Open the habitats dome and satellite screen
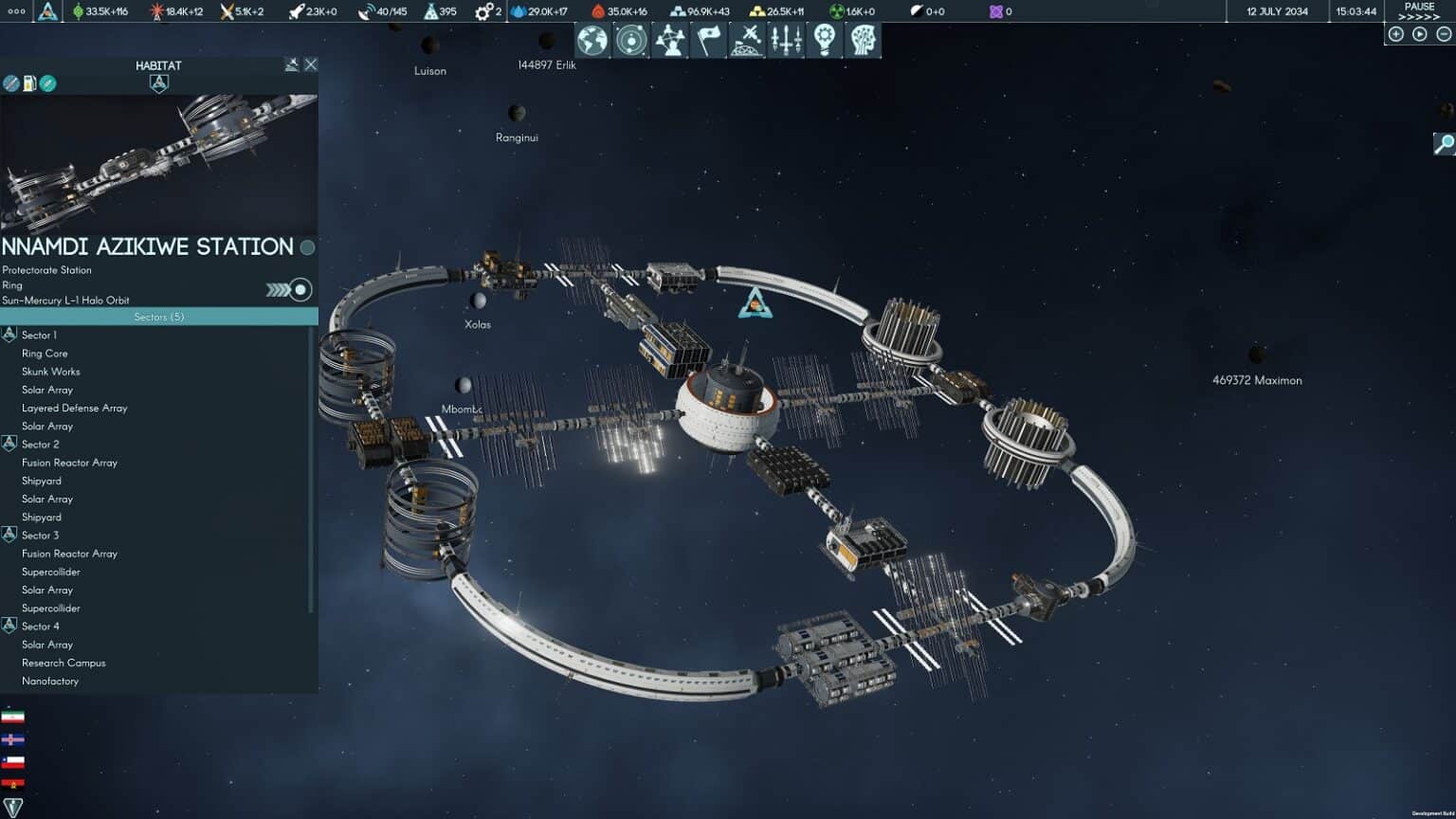 (x=748, y=41)
